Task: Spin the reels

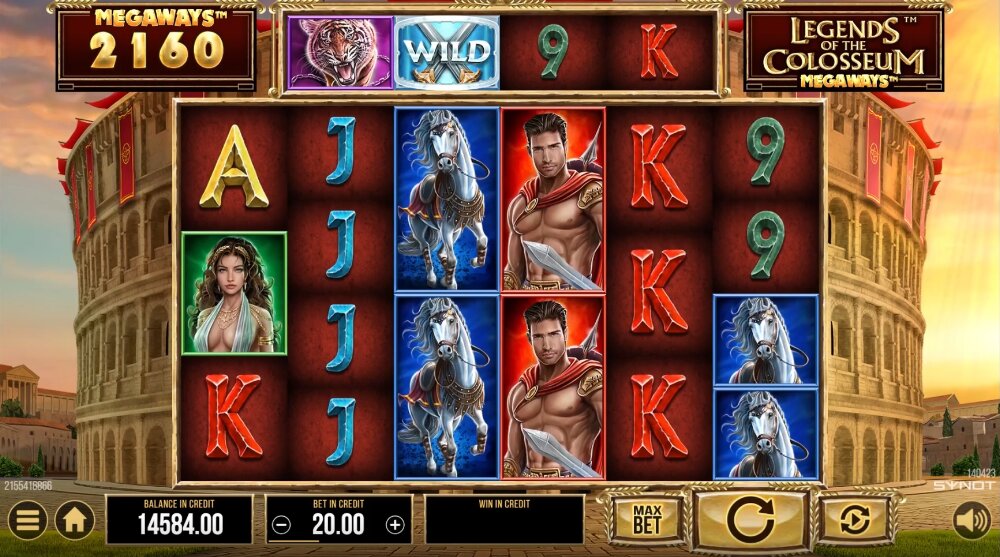Action: (751, 520)
